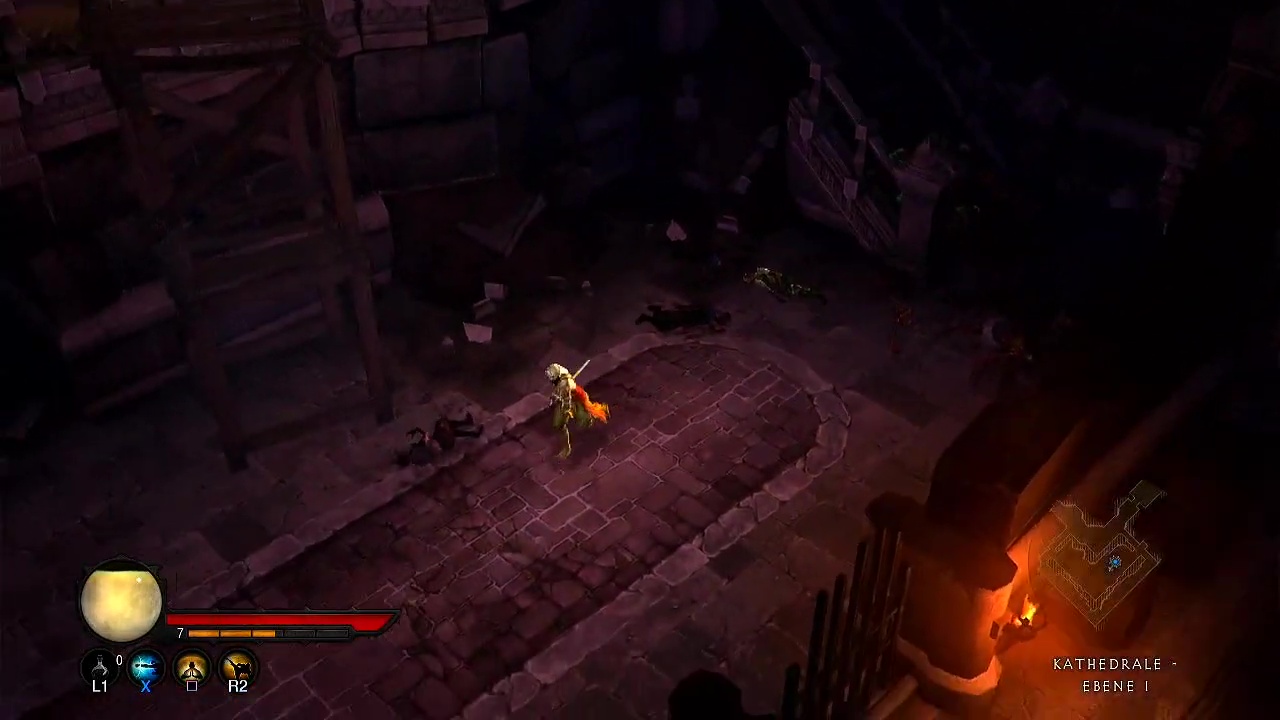1280x720 pixels.
Task: Activate the blue lightning punch skill
Action: pos(146,665)
